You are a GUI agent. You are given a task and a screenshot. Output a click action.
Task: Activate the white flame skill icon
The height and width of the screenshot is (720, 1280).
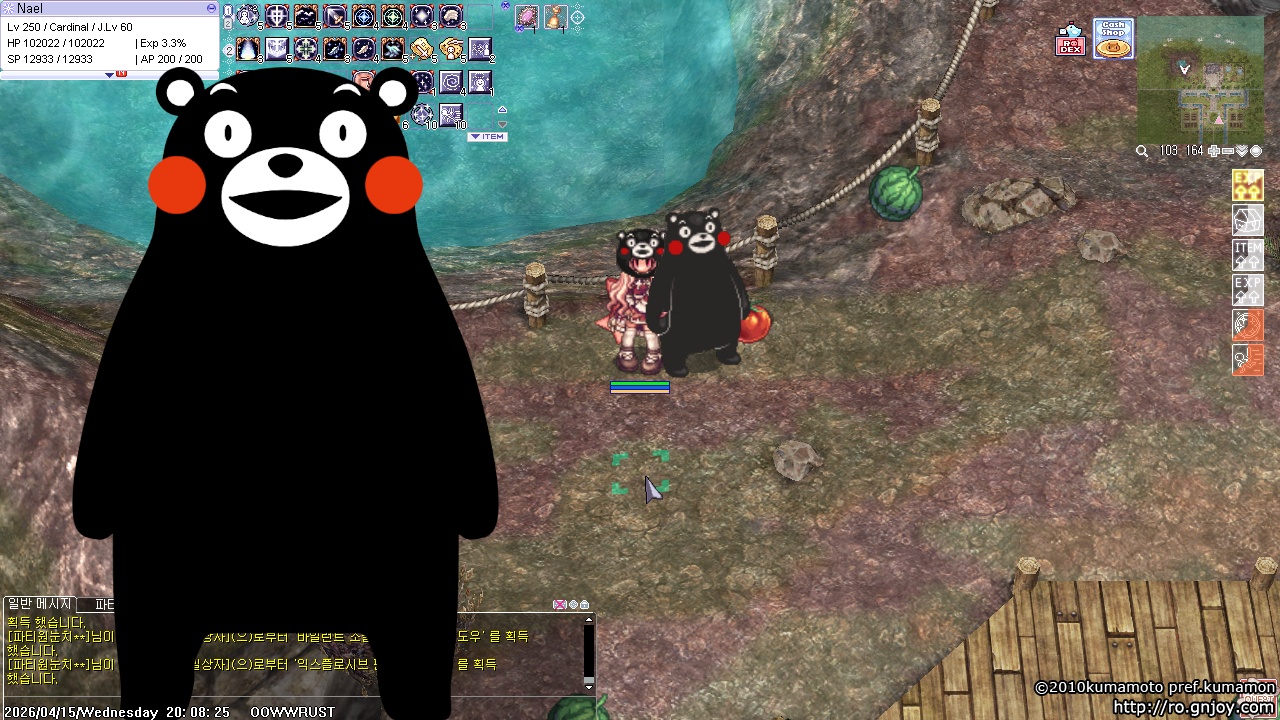[248, 49]
